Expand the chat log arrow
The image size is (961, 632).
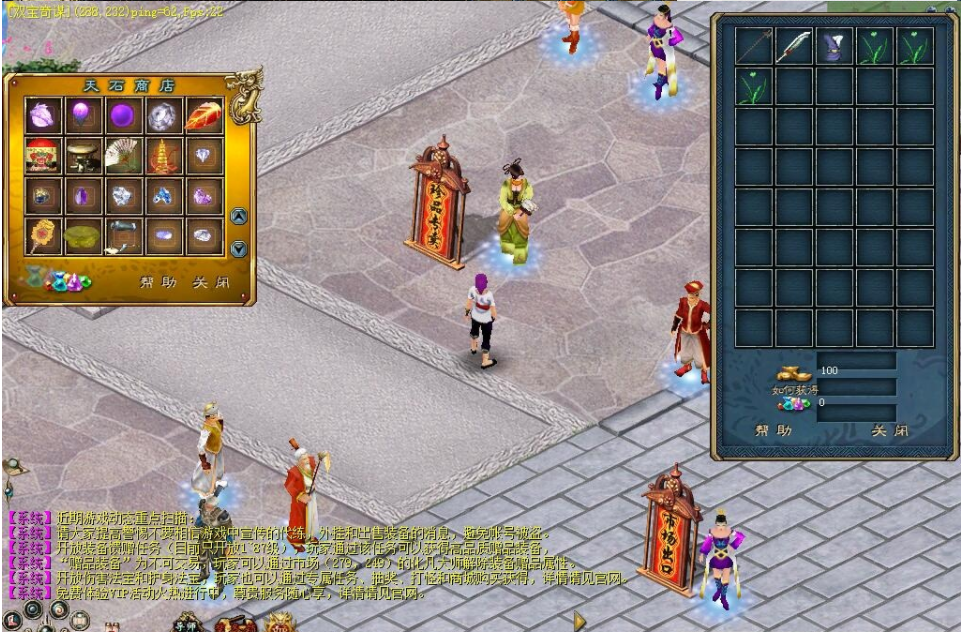tap(579, 621)
